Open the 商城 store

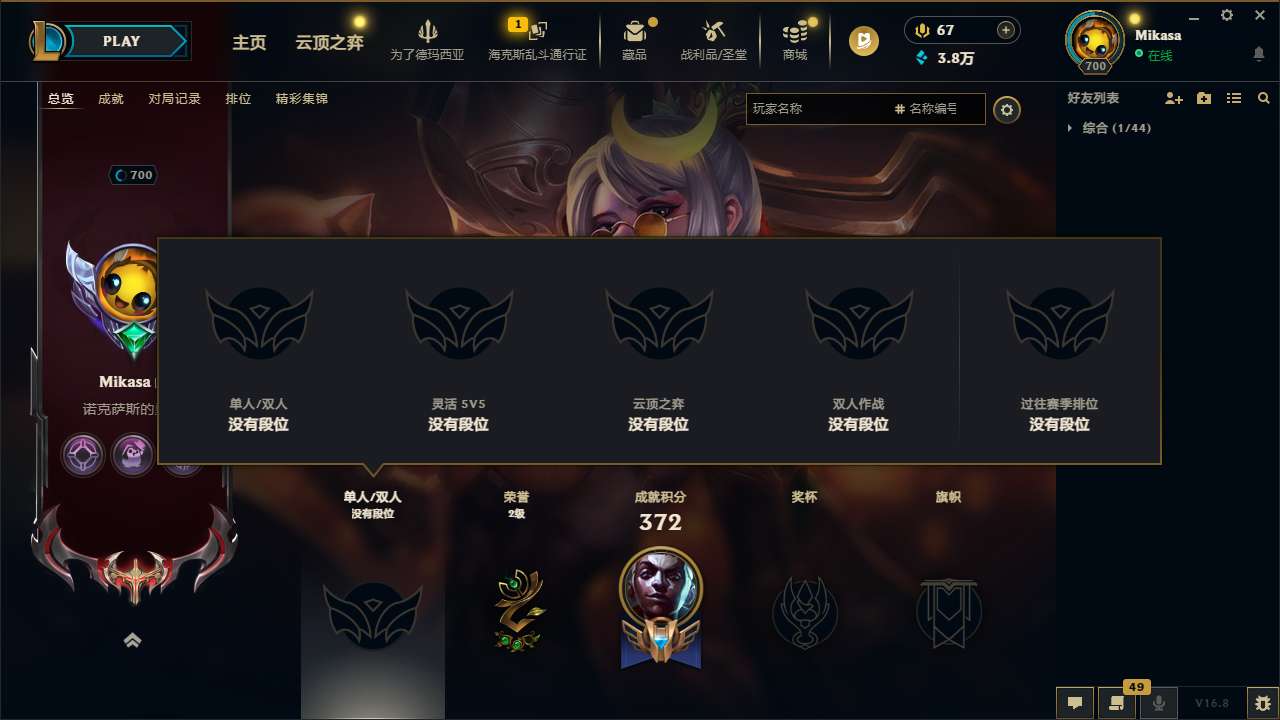[x=795, y=40]
